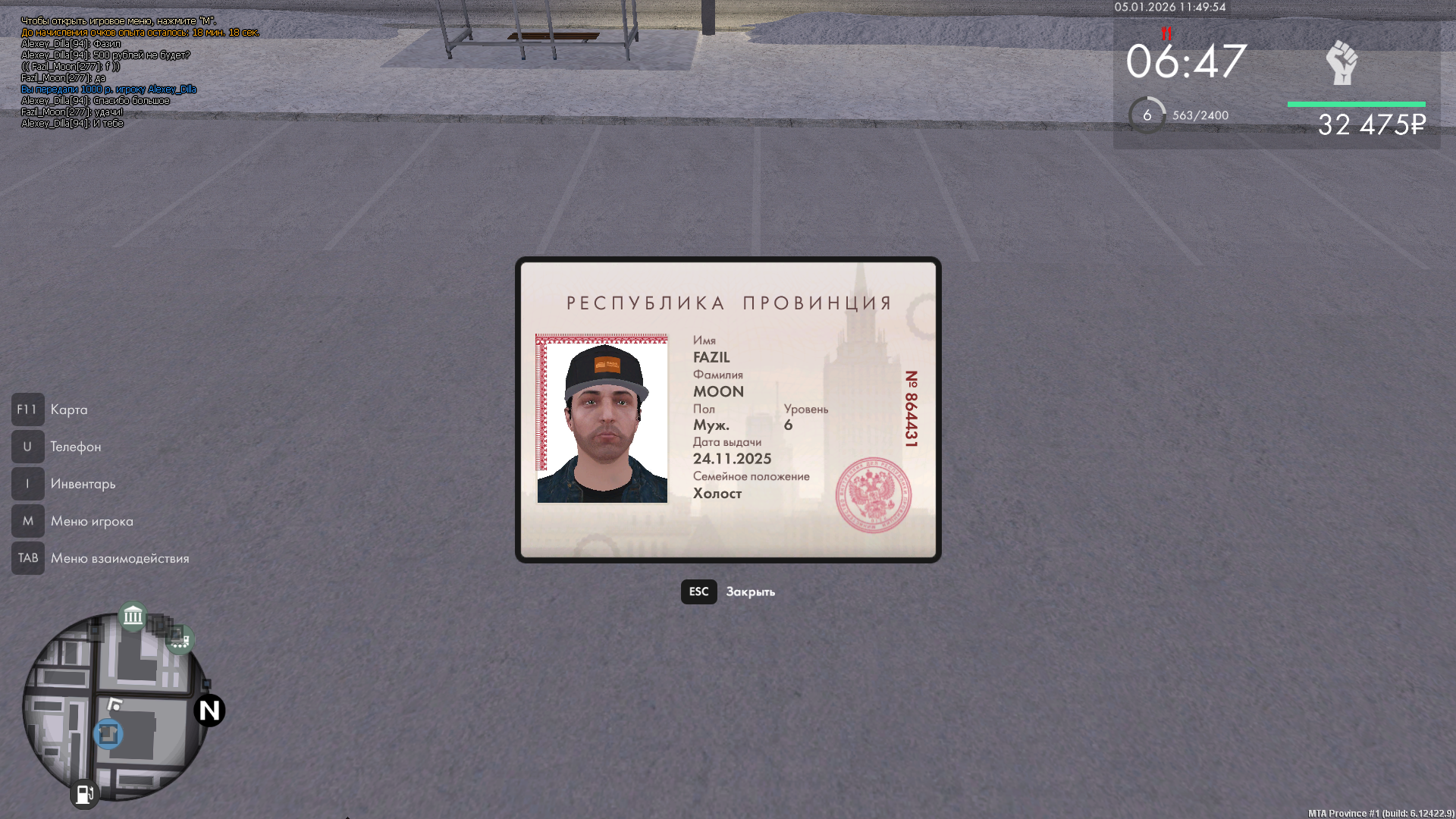1456x819 pixels.
Task: Click the bank icon on the minimap
Action: (x=132, y=617)
